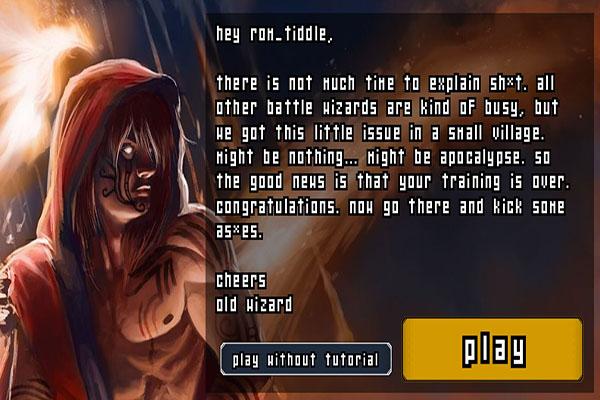Start the game with the yellow Play button
Viewport: 600px width, 400px height.
coord(492,349)
